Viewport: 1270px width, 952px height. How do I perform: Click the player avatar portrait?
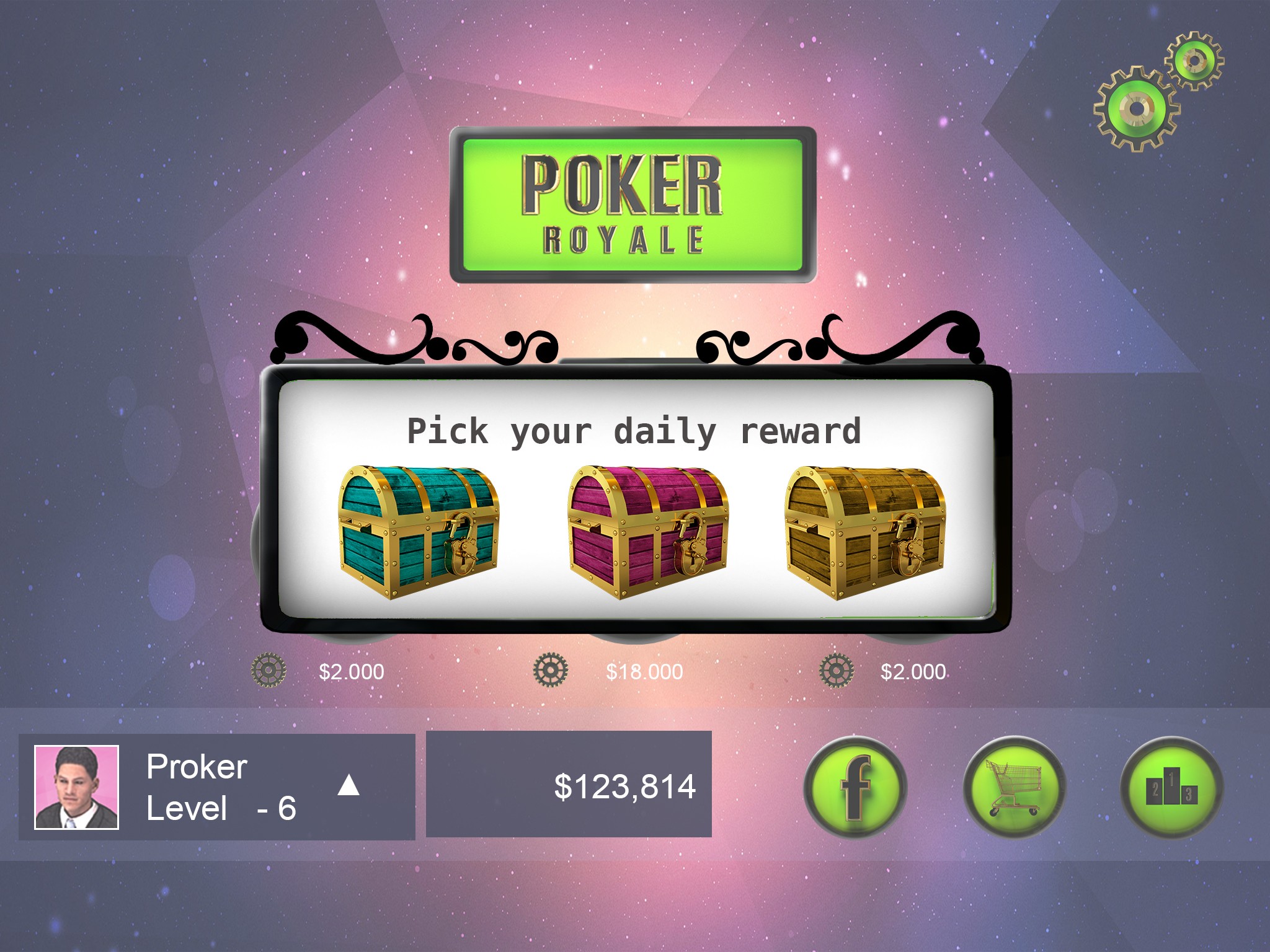(76, 787)
